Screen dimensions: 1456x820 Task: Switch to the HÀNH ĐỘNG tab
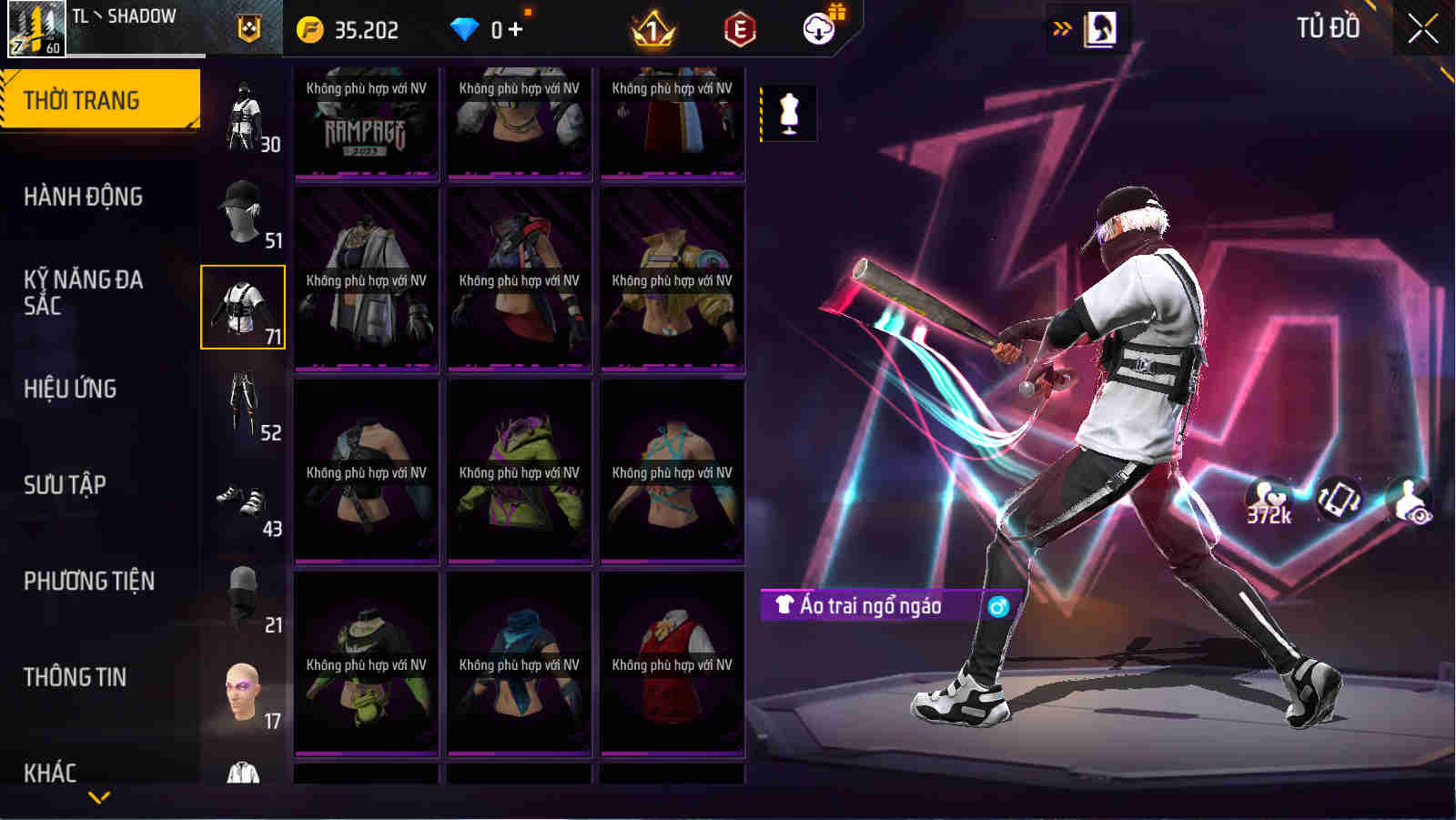[82, 196]
